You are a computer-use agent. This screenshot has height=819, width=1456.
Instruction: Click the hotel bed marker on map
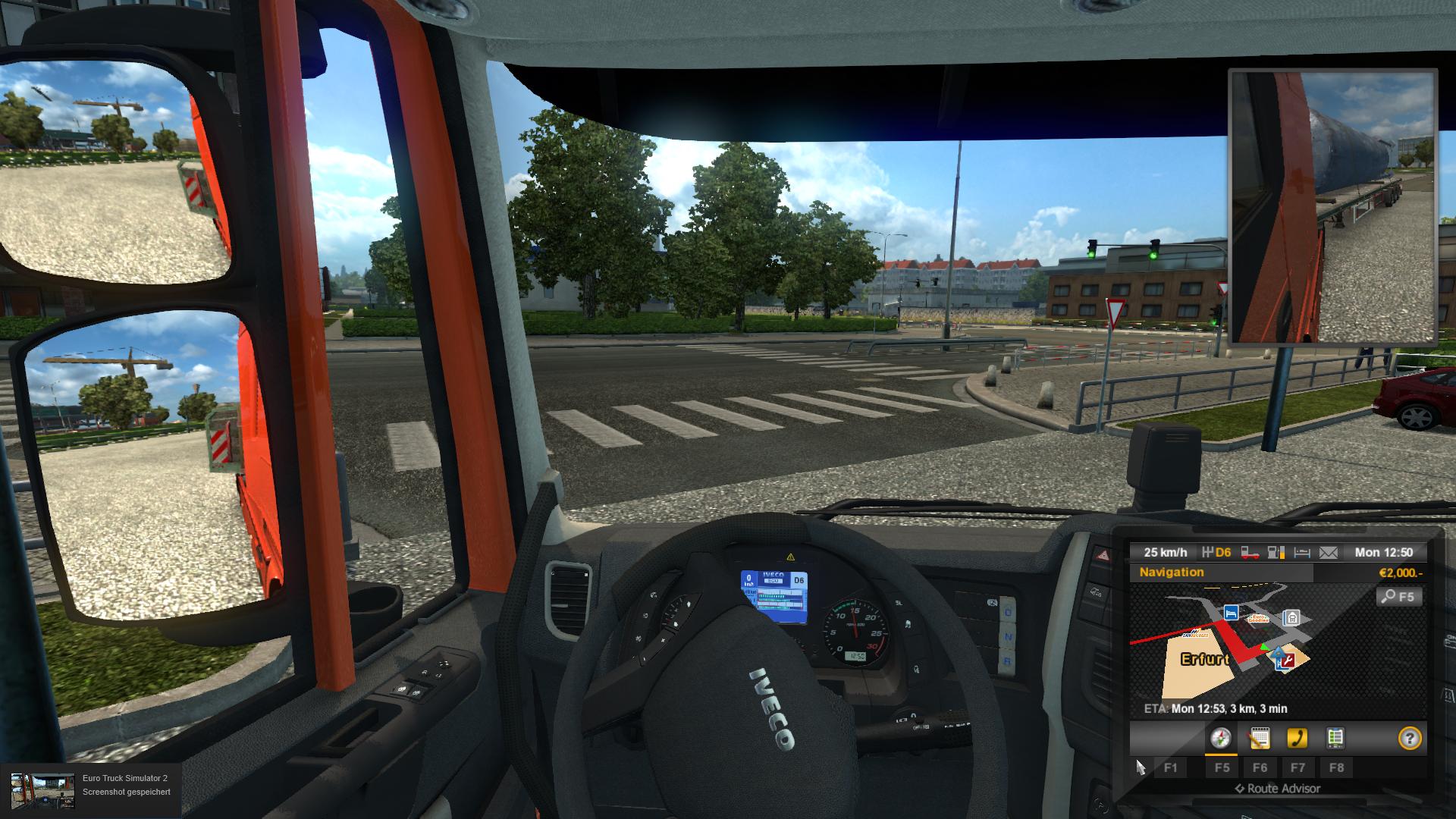1231,612
